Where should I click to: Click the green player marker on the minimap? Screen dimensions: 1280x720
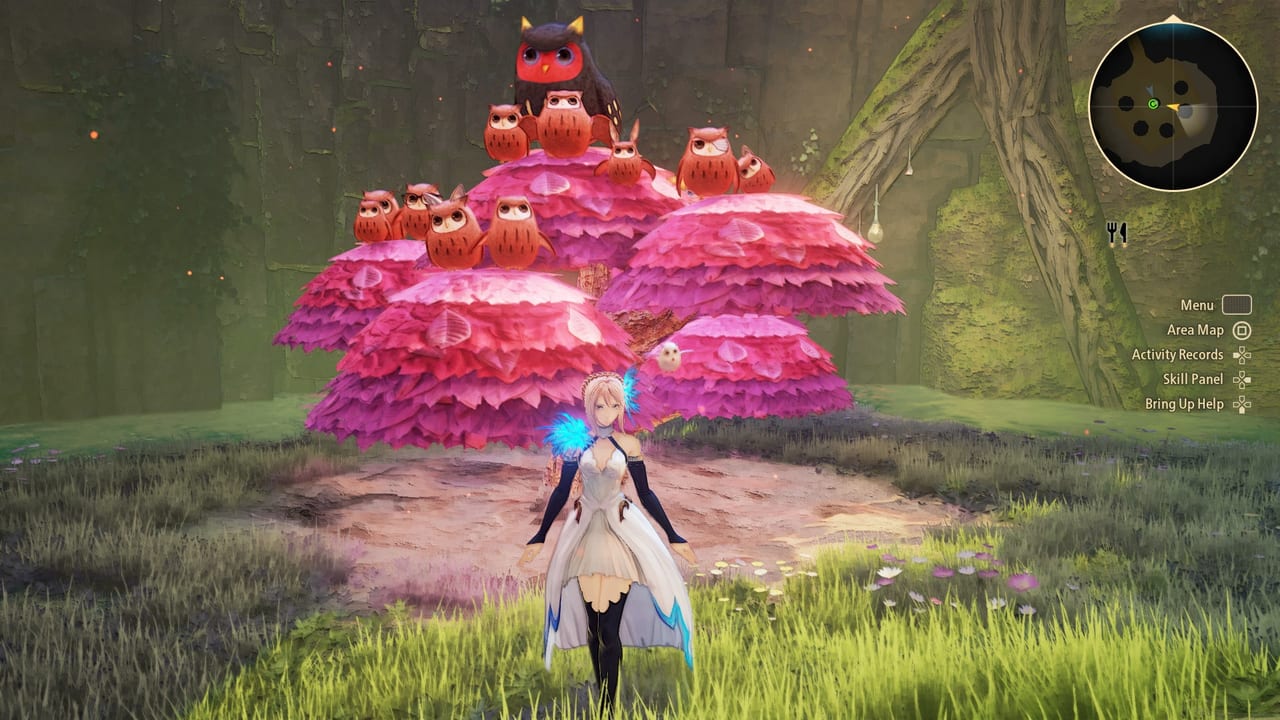pyautogui.click(x=1153, y=104)
